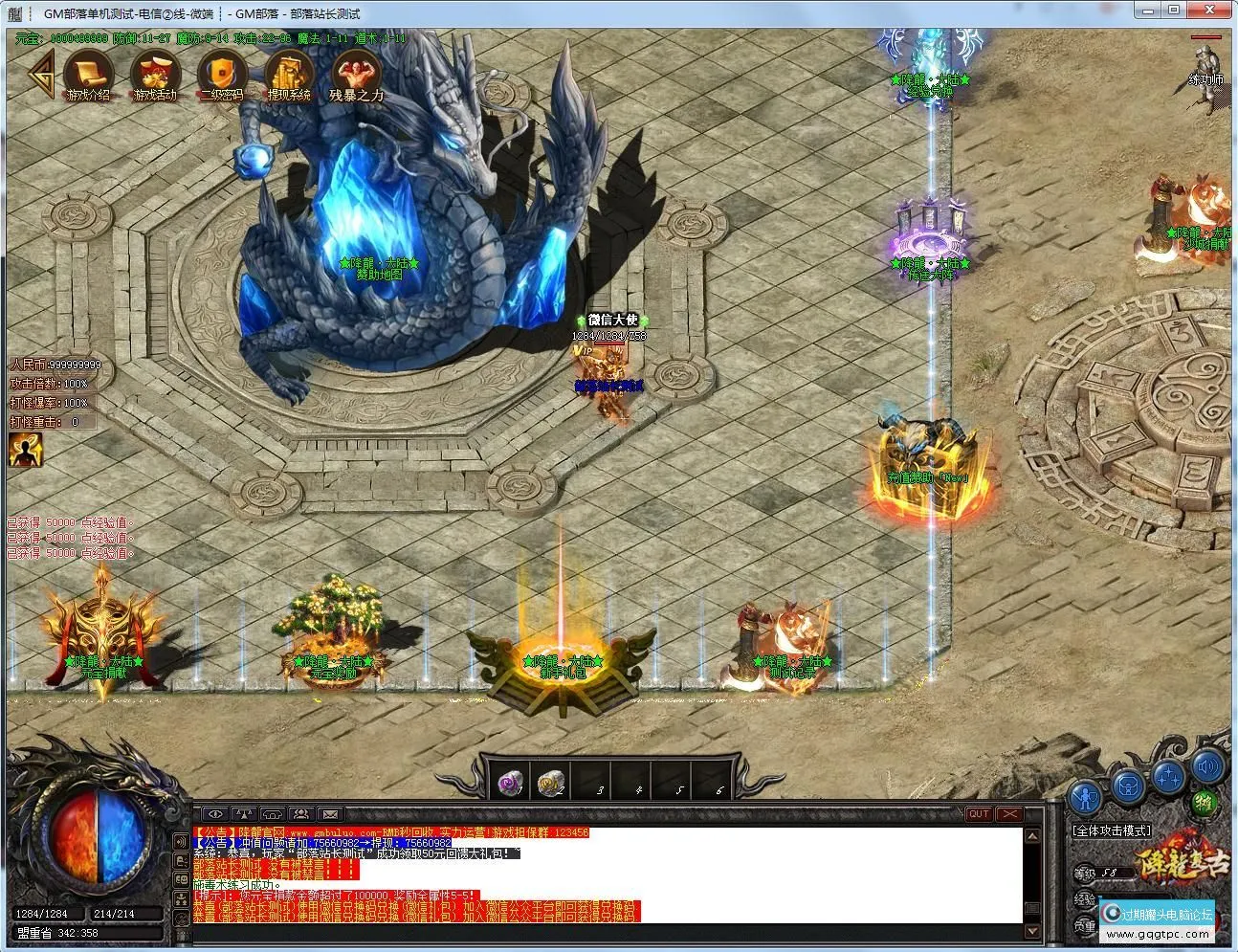
Task: Select the purple scroll in hotbar slot 1
Action: point(511,785)
